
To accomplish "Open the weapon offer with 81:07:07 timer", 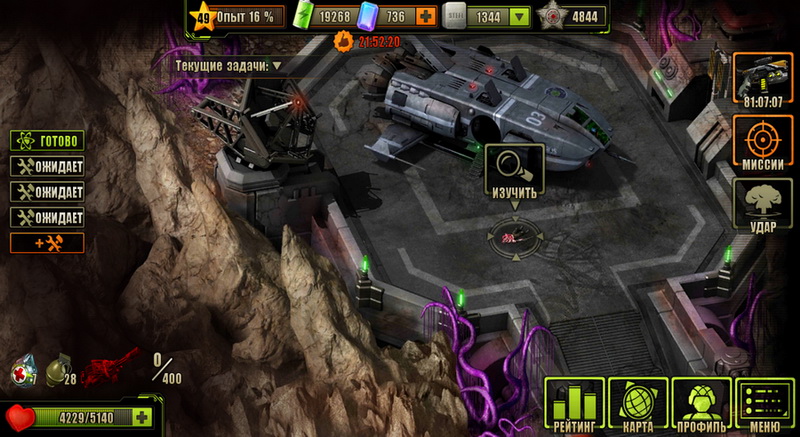I will 763,78.
